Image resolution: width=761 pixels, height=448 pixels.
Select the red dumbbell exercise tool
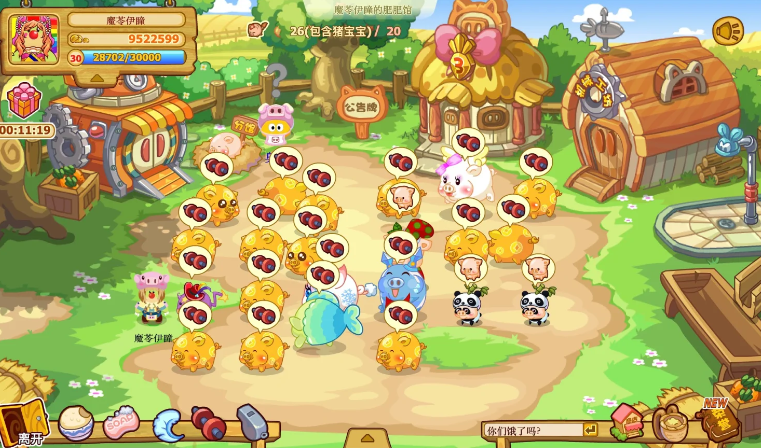(209, 423)
